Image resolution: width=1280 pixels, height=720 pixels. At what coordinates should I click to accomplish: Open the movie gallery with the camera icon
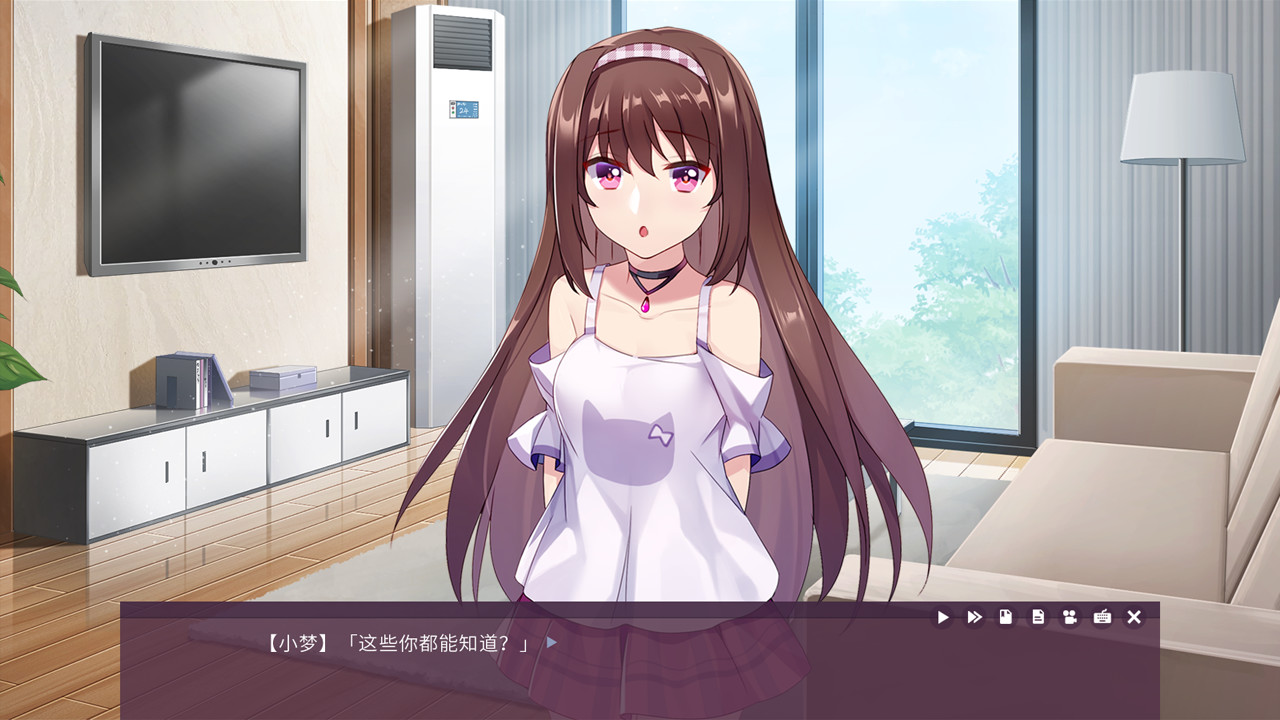point(1070,617)
